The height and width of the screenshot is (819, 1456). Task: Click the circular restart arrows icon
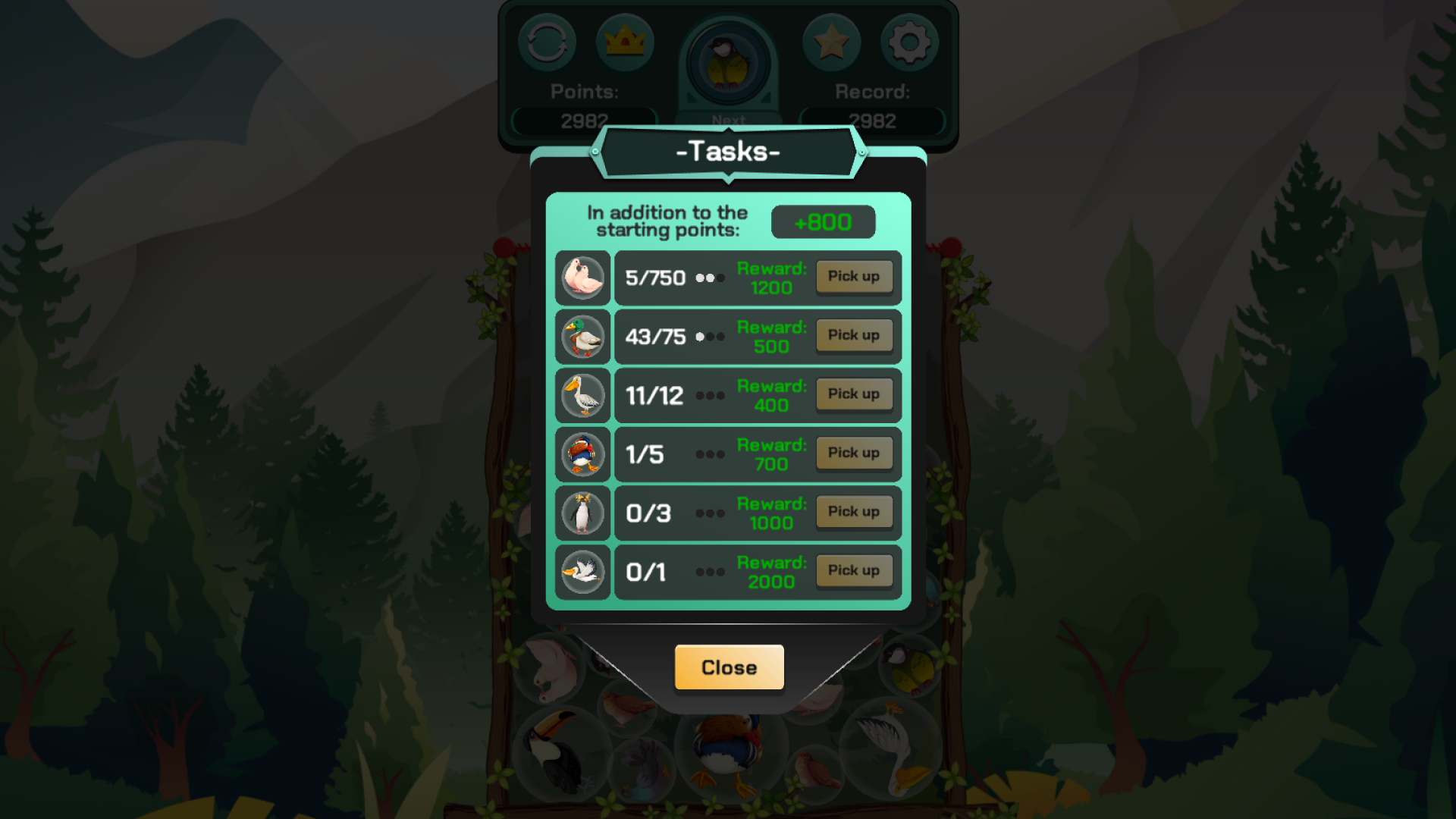click(548, 43)
